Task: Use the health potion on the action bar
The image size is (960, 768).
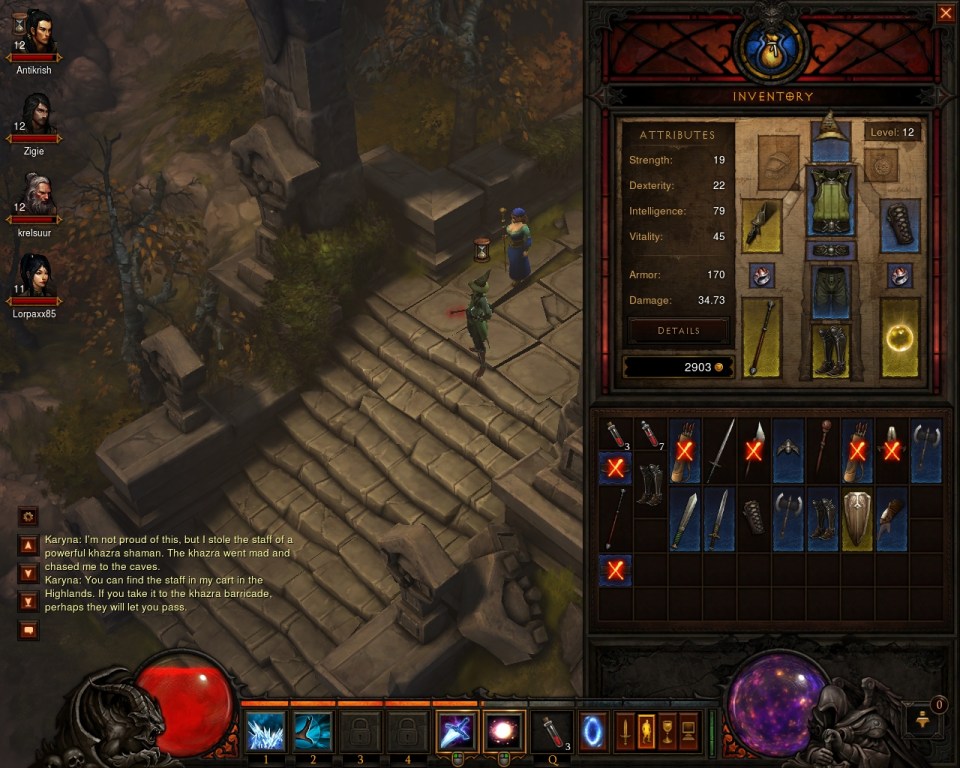Action: click(552, 731)
